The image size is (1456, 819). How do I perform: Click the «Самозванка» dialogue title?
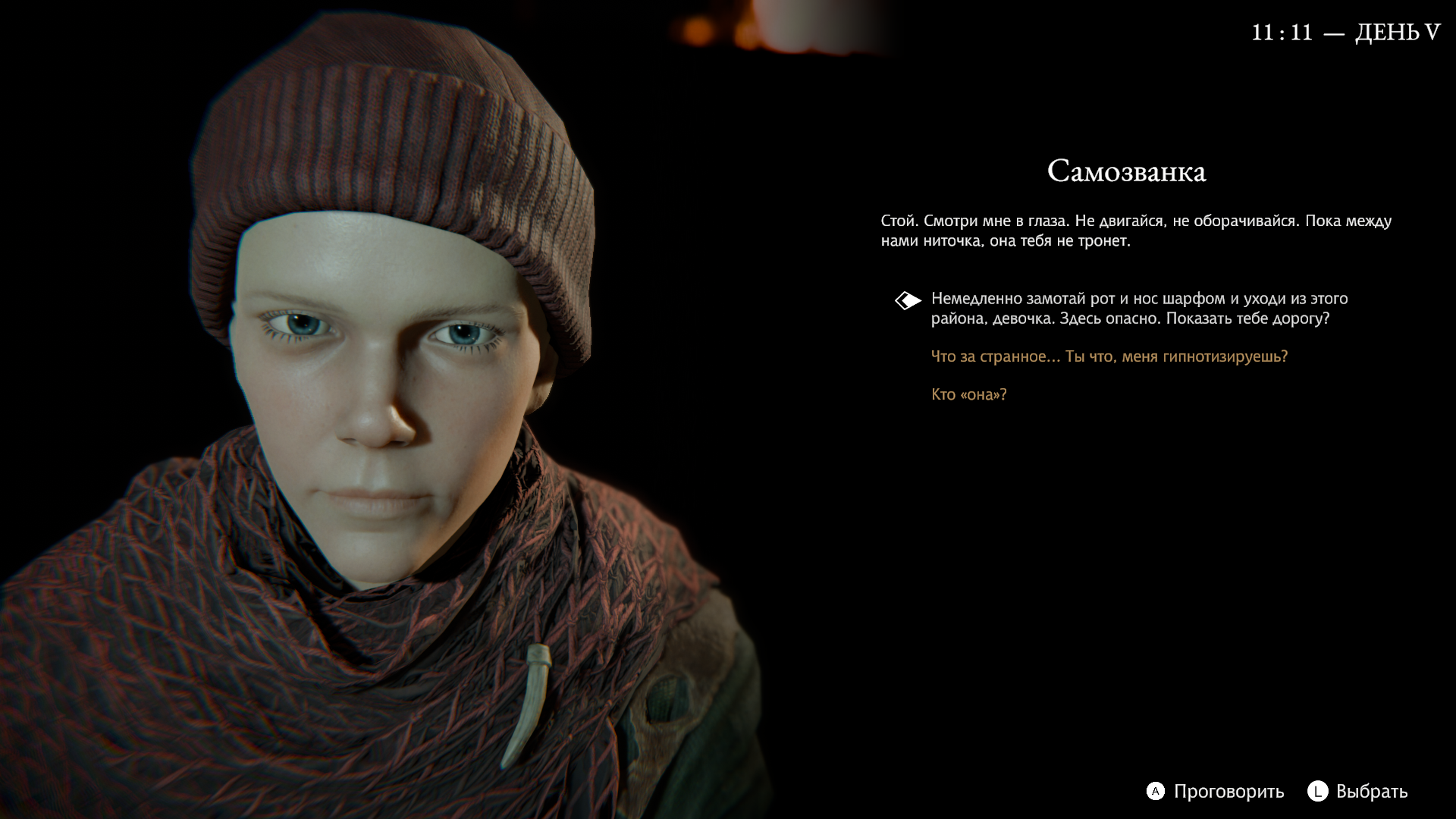click(1128, 171)
